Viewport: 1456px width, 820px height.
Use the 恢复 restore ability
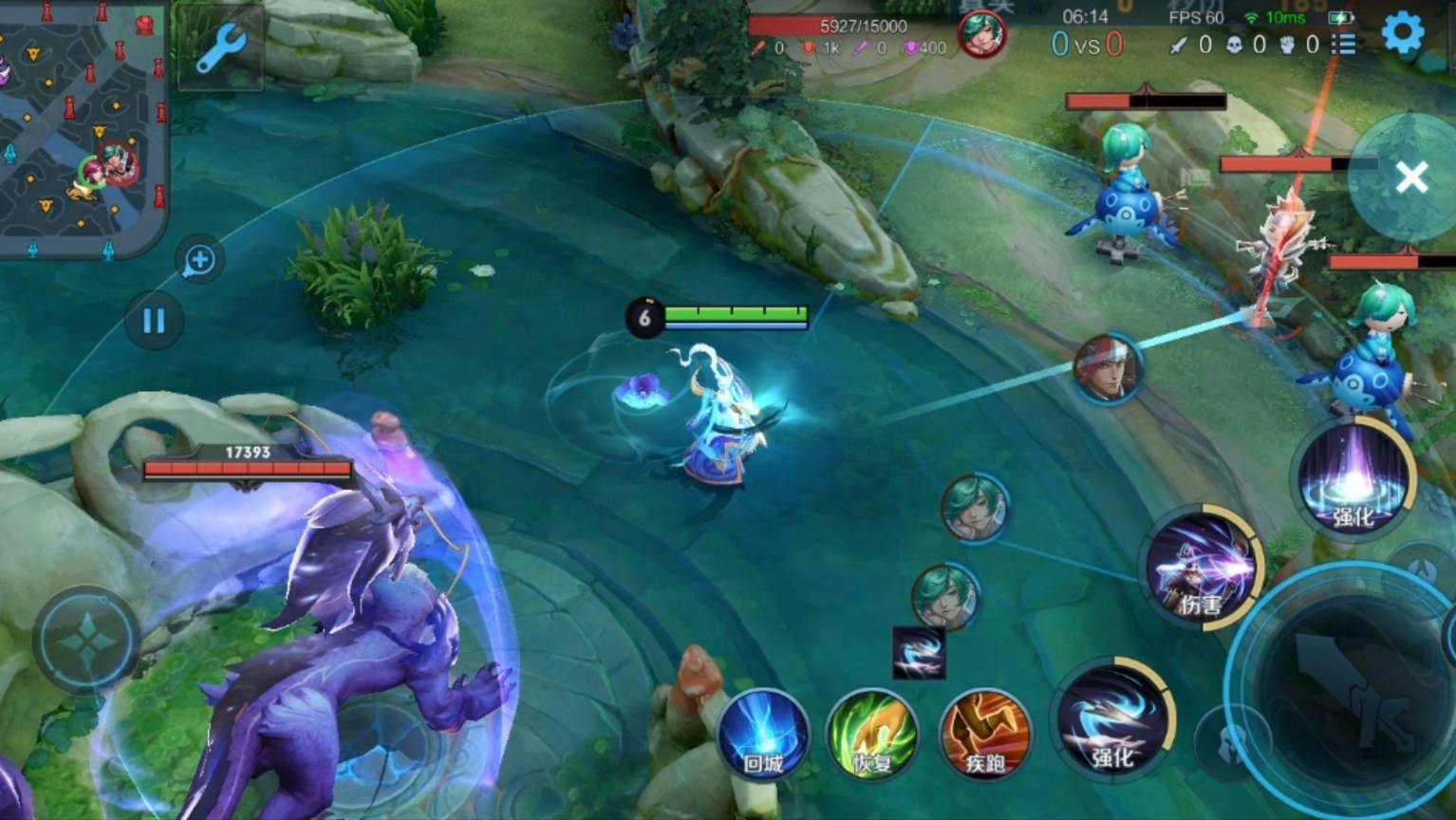872,736
